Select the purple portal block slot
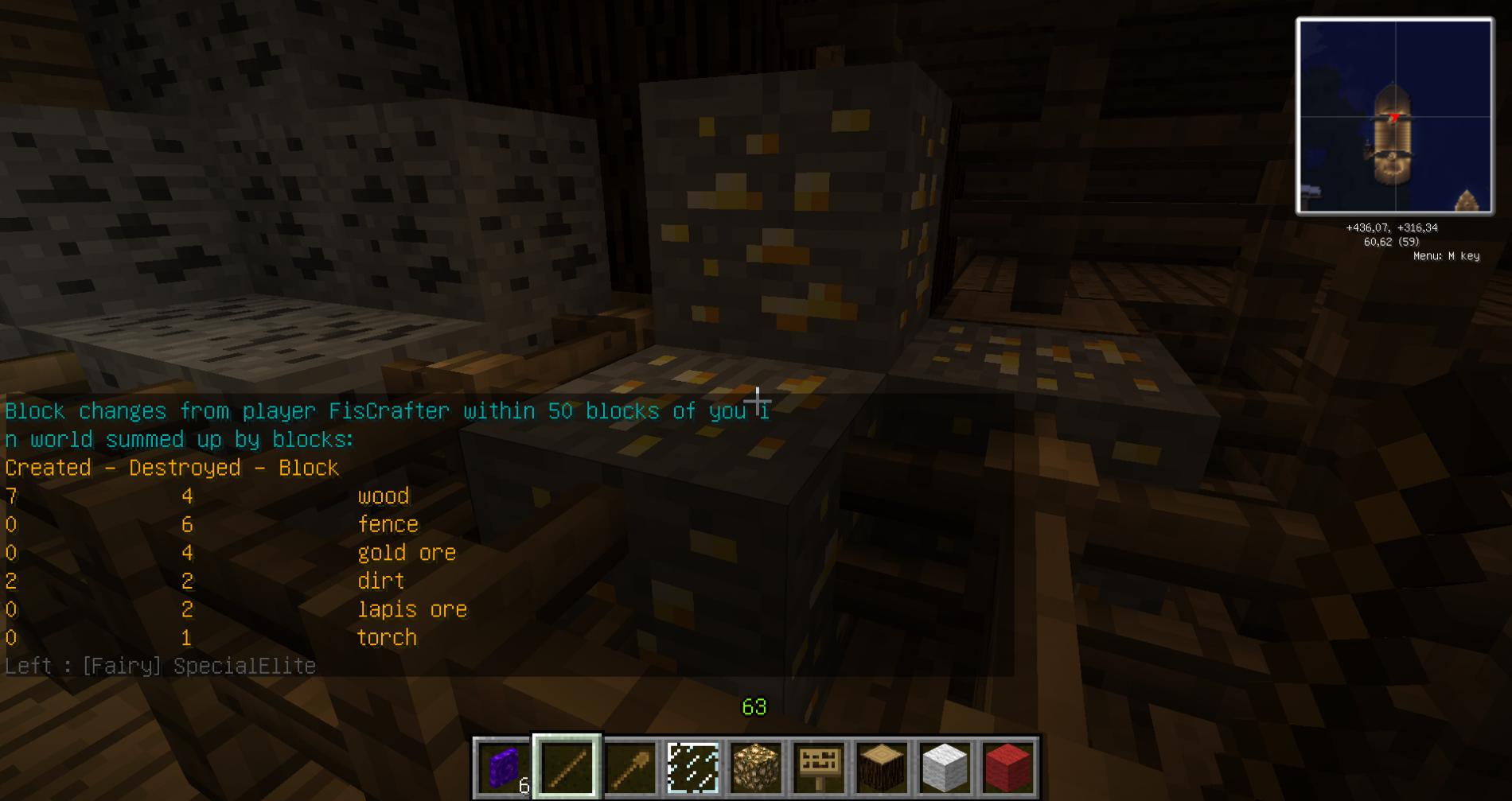 [503, 767]
